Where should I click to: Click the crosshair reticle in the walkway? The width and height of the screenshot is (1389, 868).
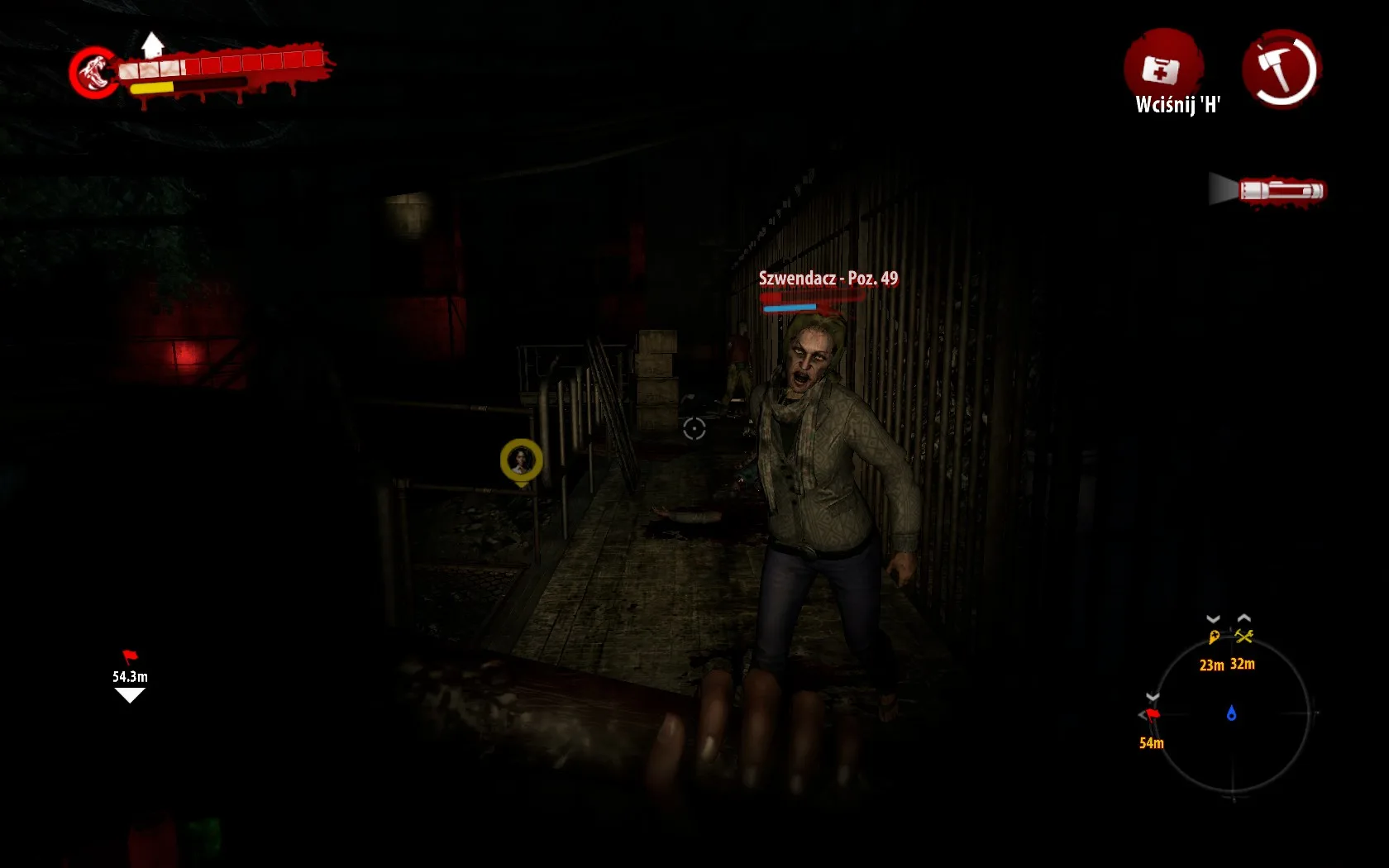point(694,429)
